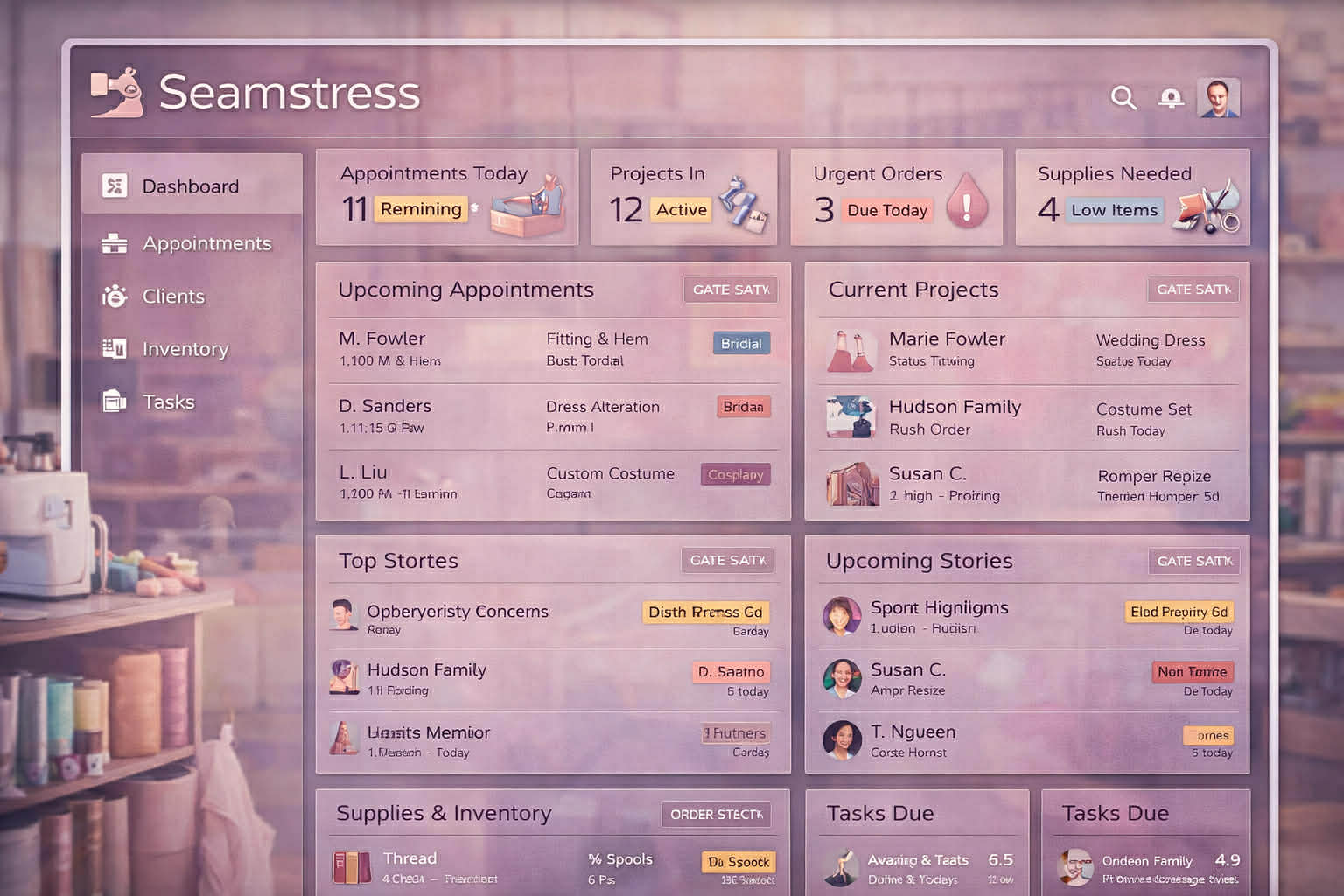Image resolution: width=1344 pixels, height=896 pixels.
Task: Toggle the Bridal label on D. Sanders' alteration
Action: (x=743, y=406)
